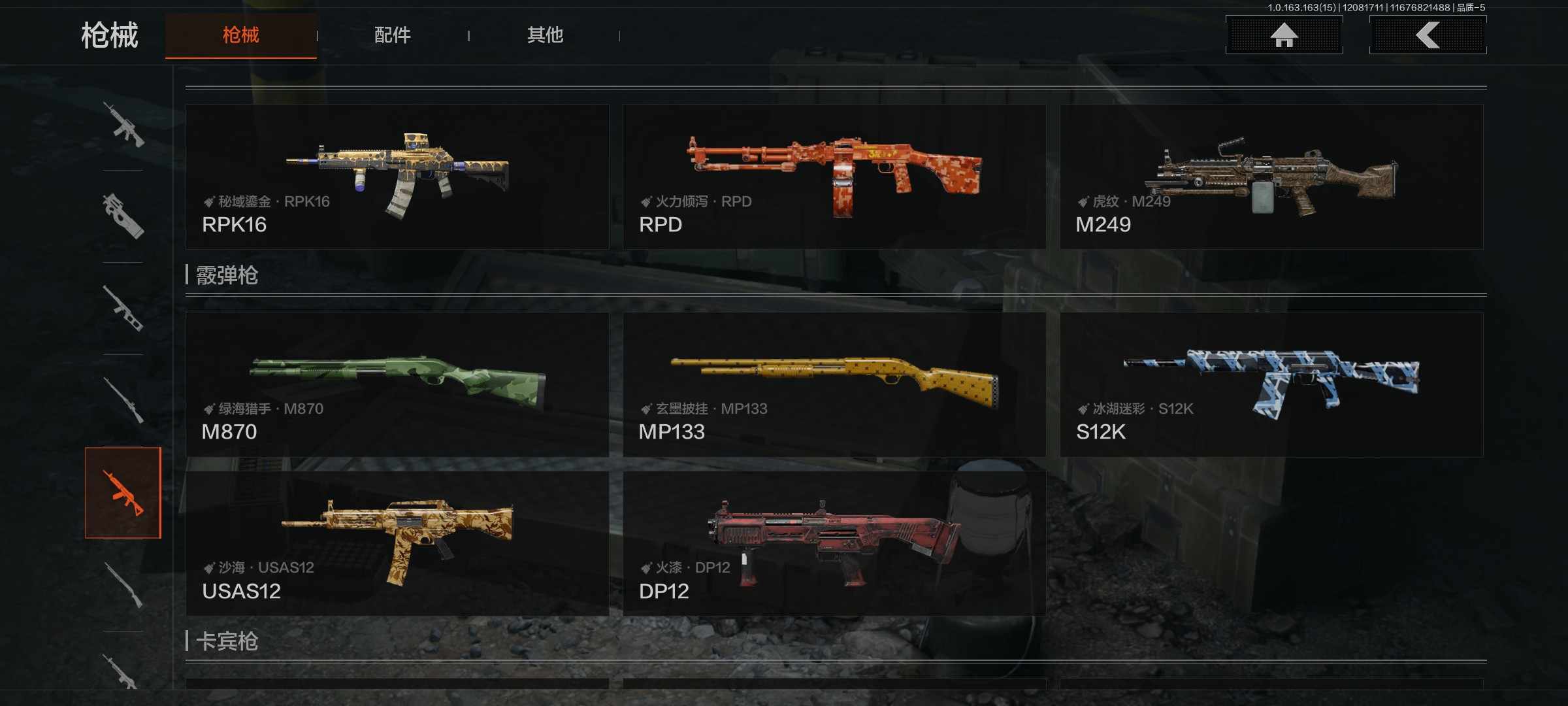1568x706 pixels.
Task: Click the skin icon beside 冰湖迷彩·S12K
Action: [1082, 408]
